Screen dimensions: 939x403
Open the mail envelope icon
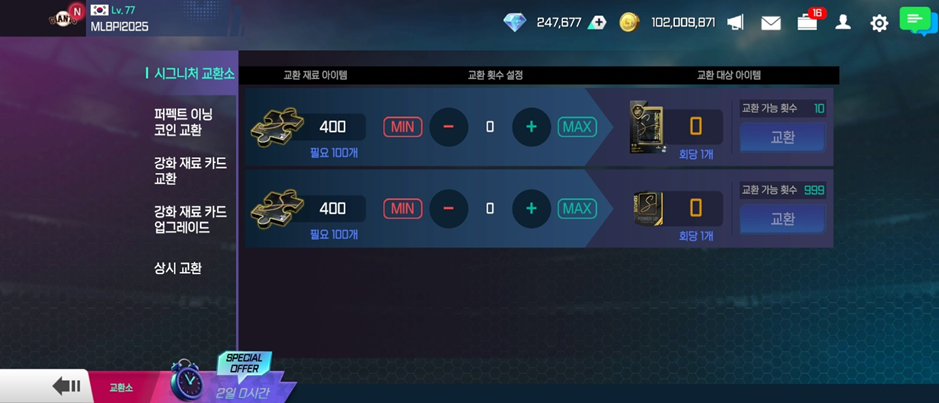point(771,22)
